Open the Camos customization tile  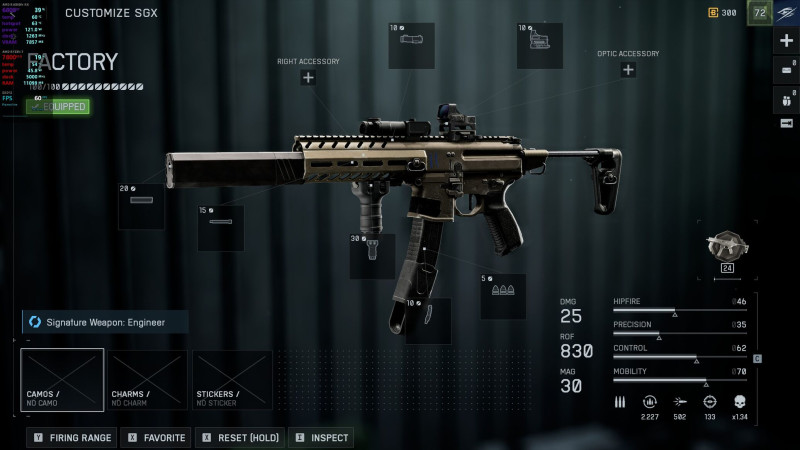62,380
